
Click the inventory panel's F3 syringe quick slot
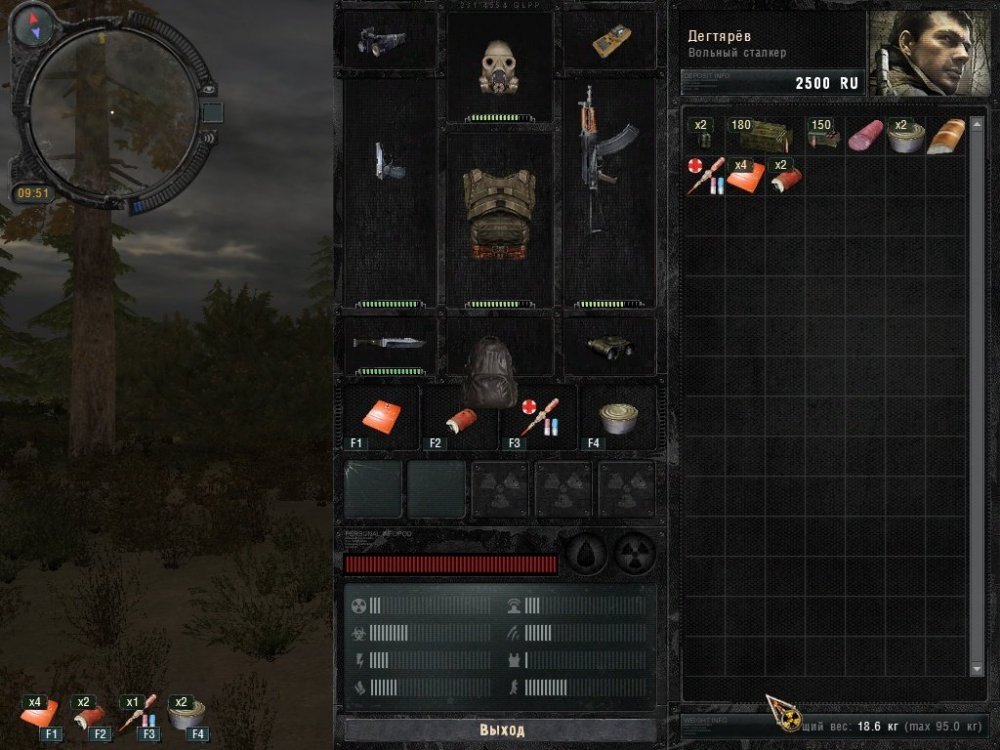point(537,416)
